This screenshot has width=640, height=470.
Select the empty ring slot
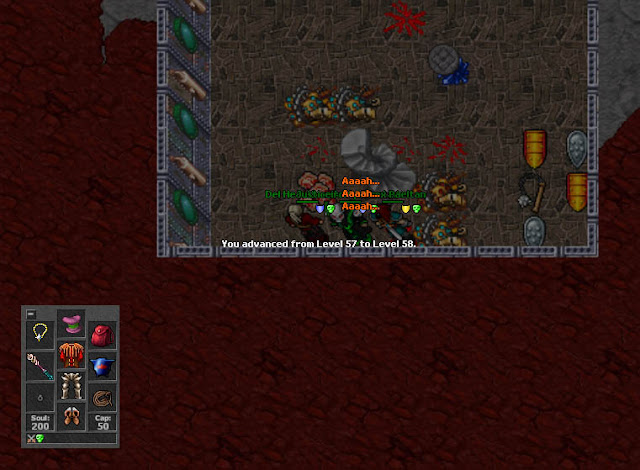coord(41,396)
